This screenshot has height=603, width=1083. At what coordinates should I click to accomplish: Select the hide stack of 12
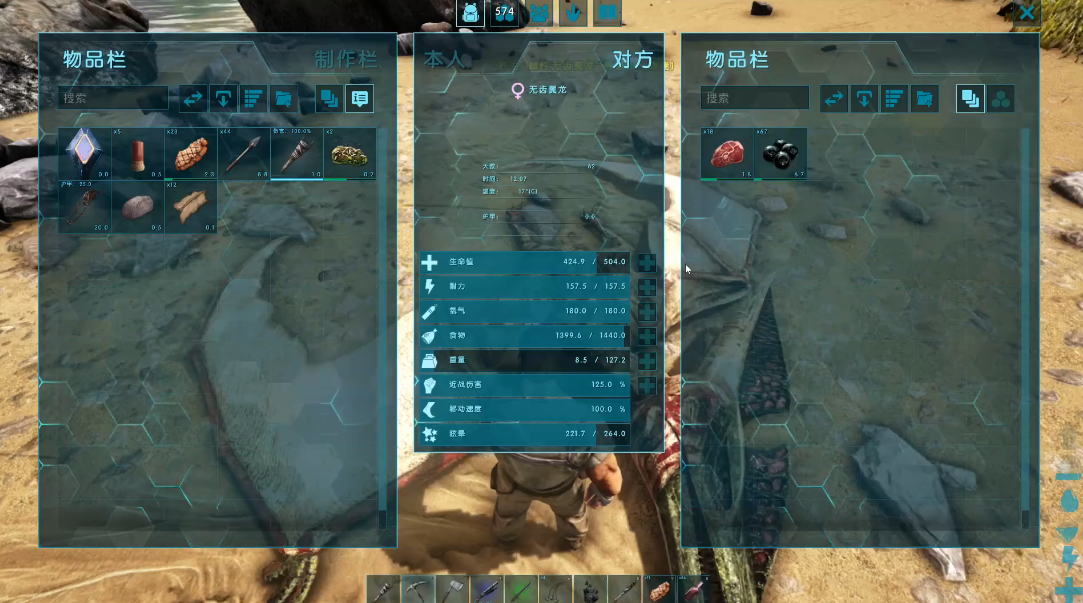190,207
